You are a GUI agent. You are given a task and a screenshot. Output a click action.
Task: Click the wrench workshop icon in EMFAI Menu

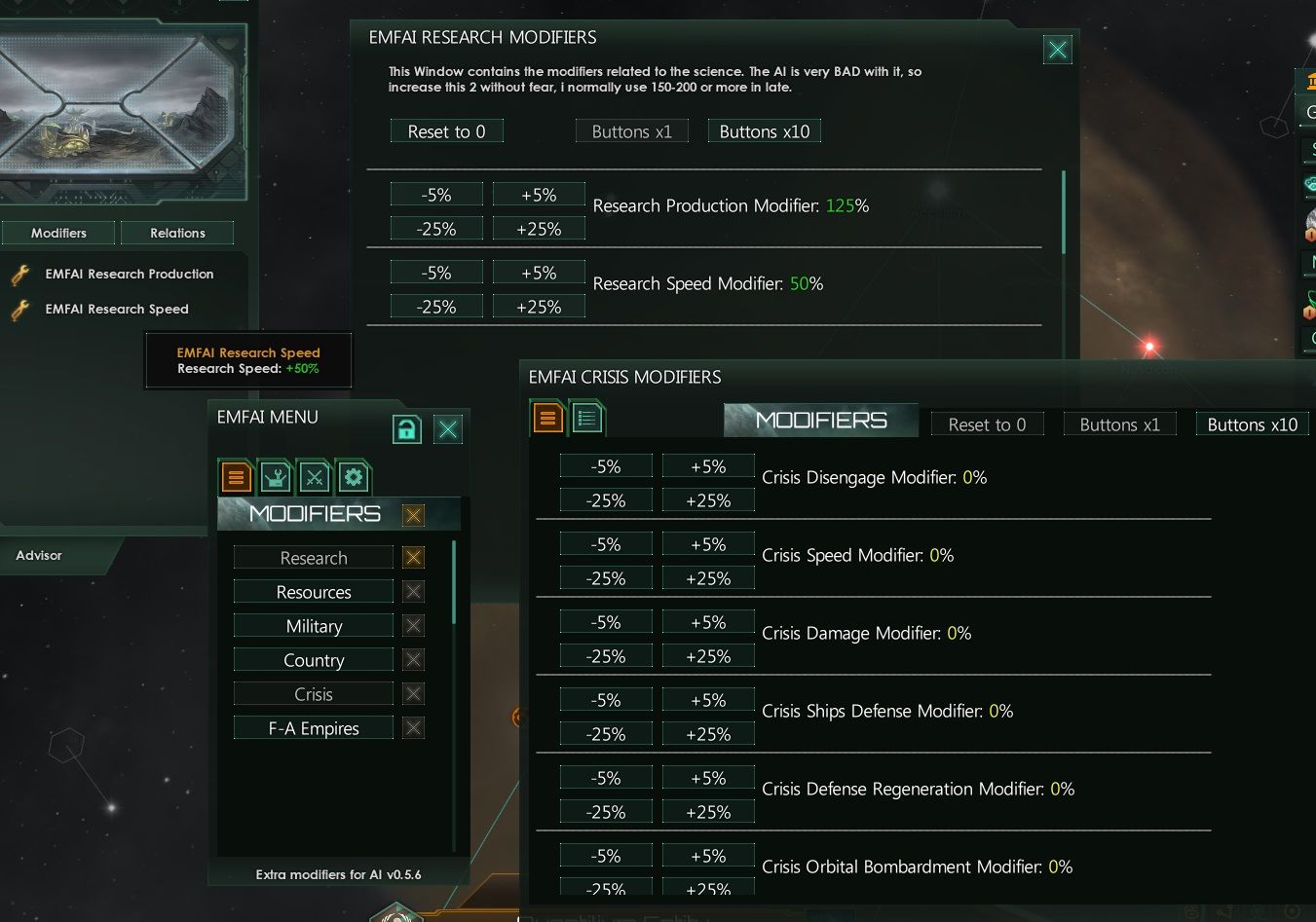pos(274,477)
